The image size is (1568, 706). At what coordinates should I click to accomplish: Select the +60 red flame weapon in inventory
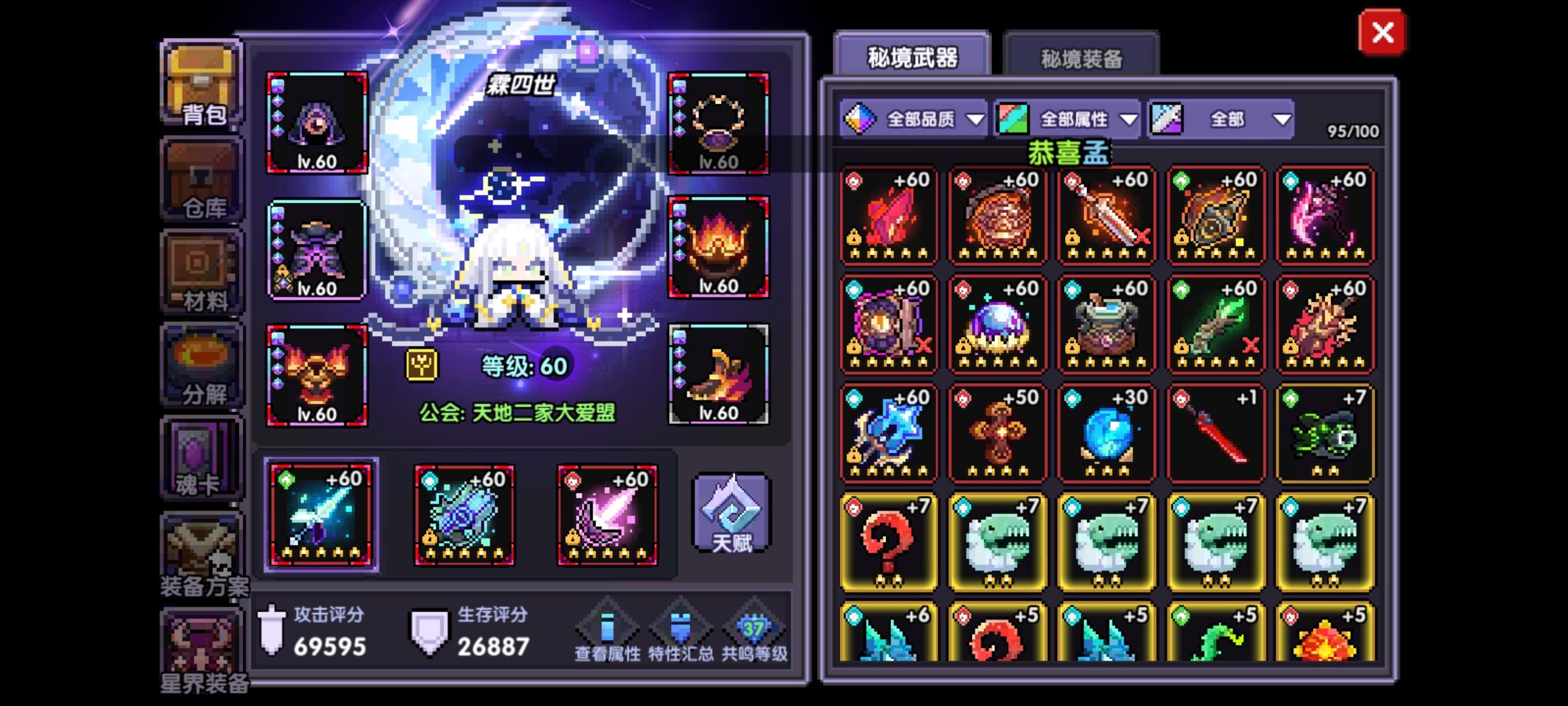pyautogui.click(x=889, y=216)
